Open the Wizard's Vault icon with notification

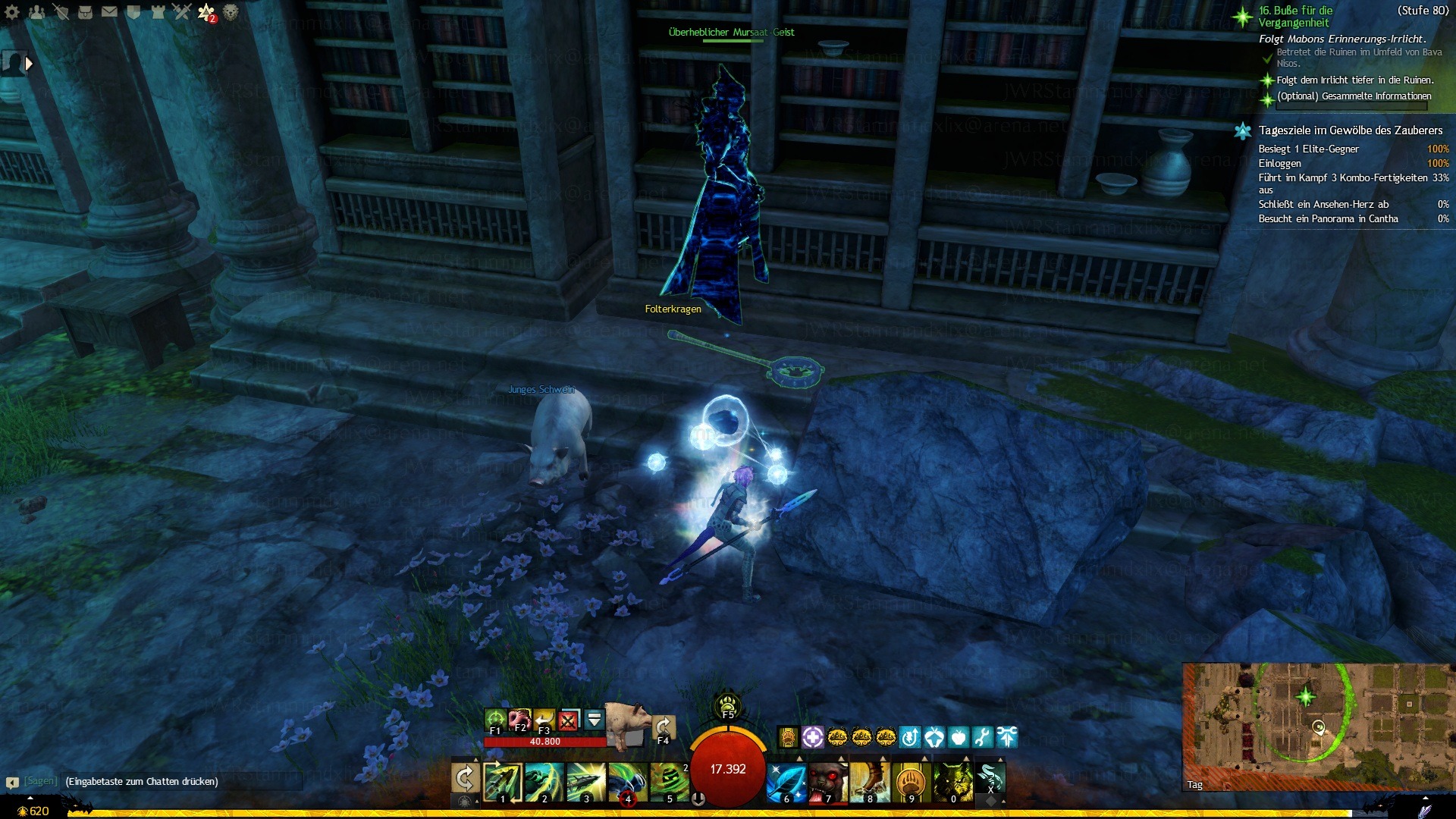206,11
